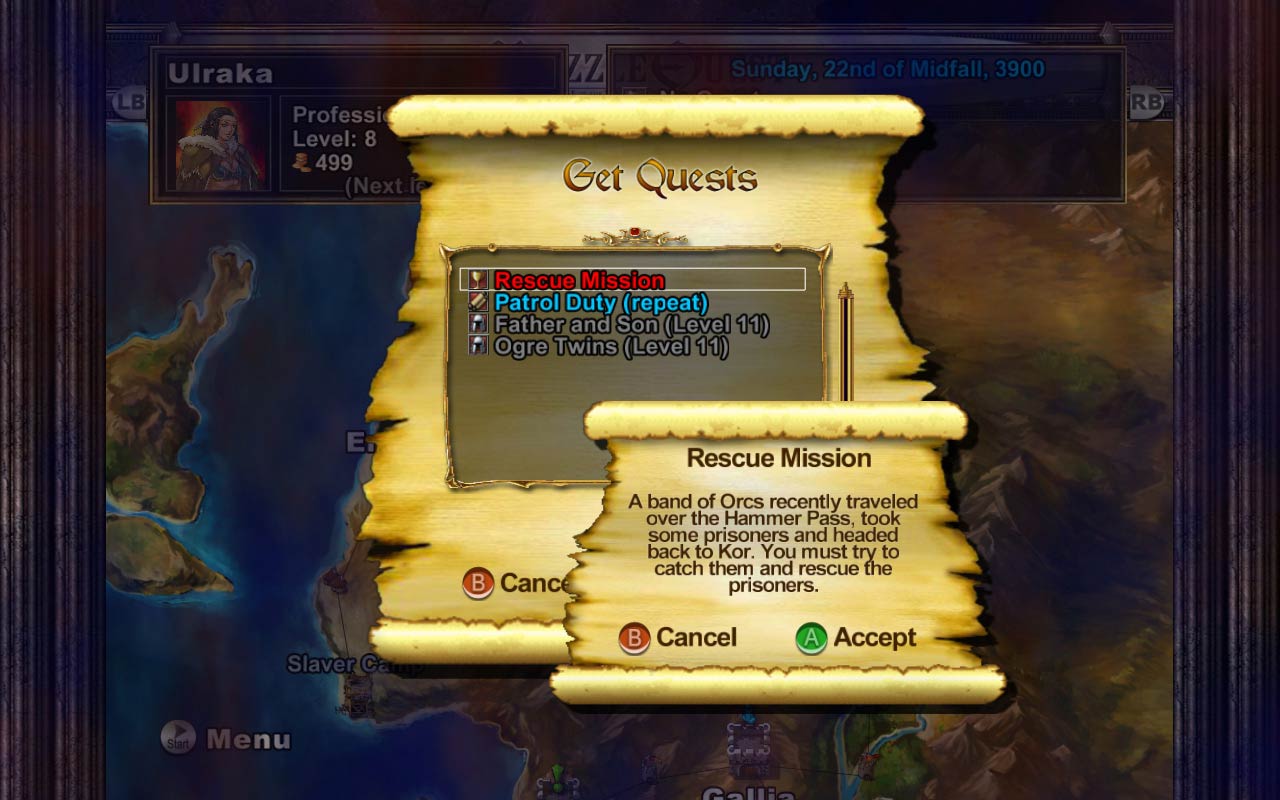Click the goblet icon beside Rescue Mission
Image resolution: width=1280 pixels, height=800 pixels.
(x=478, y=280)
